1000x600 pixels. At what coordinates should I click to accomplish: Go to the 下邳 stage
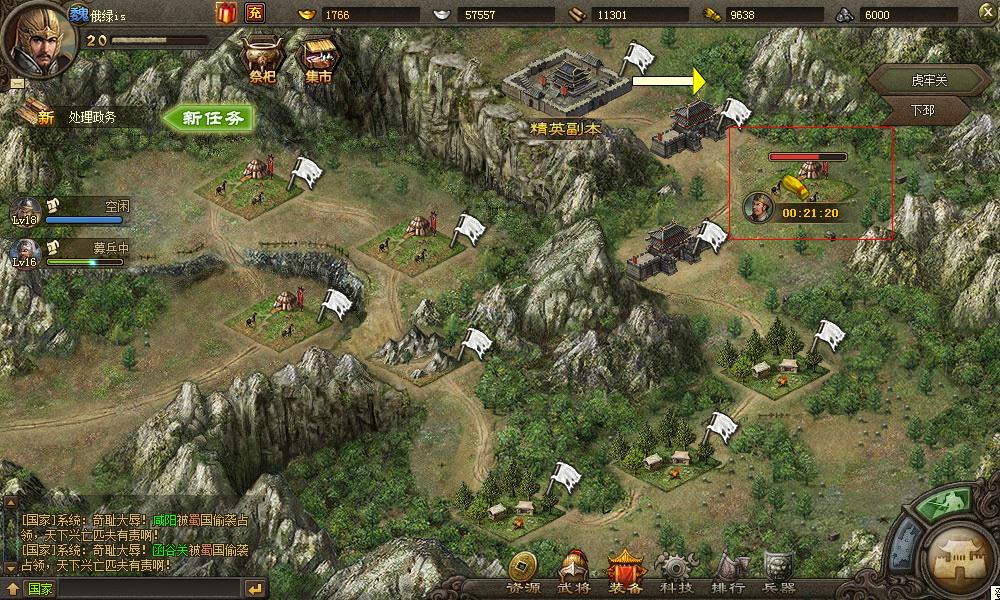pyautogui.click(x=921, y=109)
